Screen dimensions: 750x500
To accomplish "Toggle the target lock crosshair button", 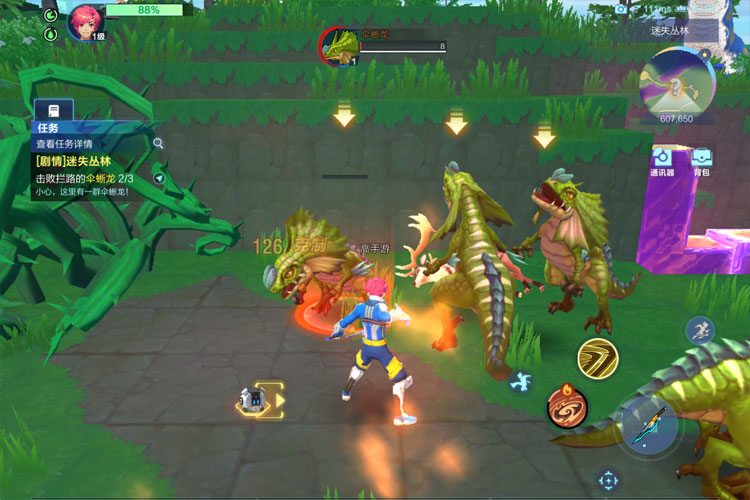I will [608, 480].
